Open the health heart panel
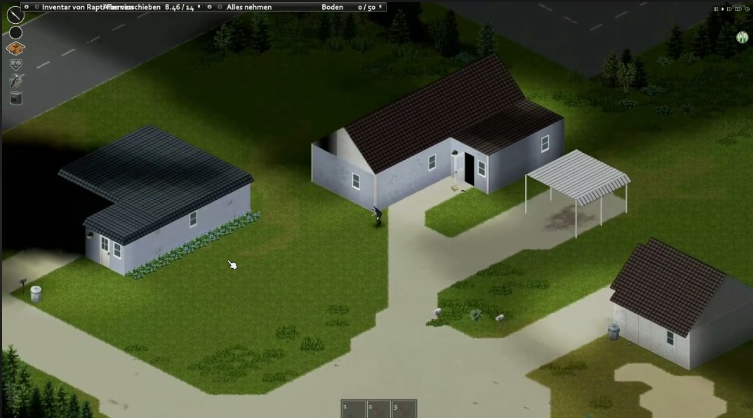 16,65
